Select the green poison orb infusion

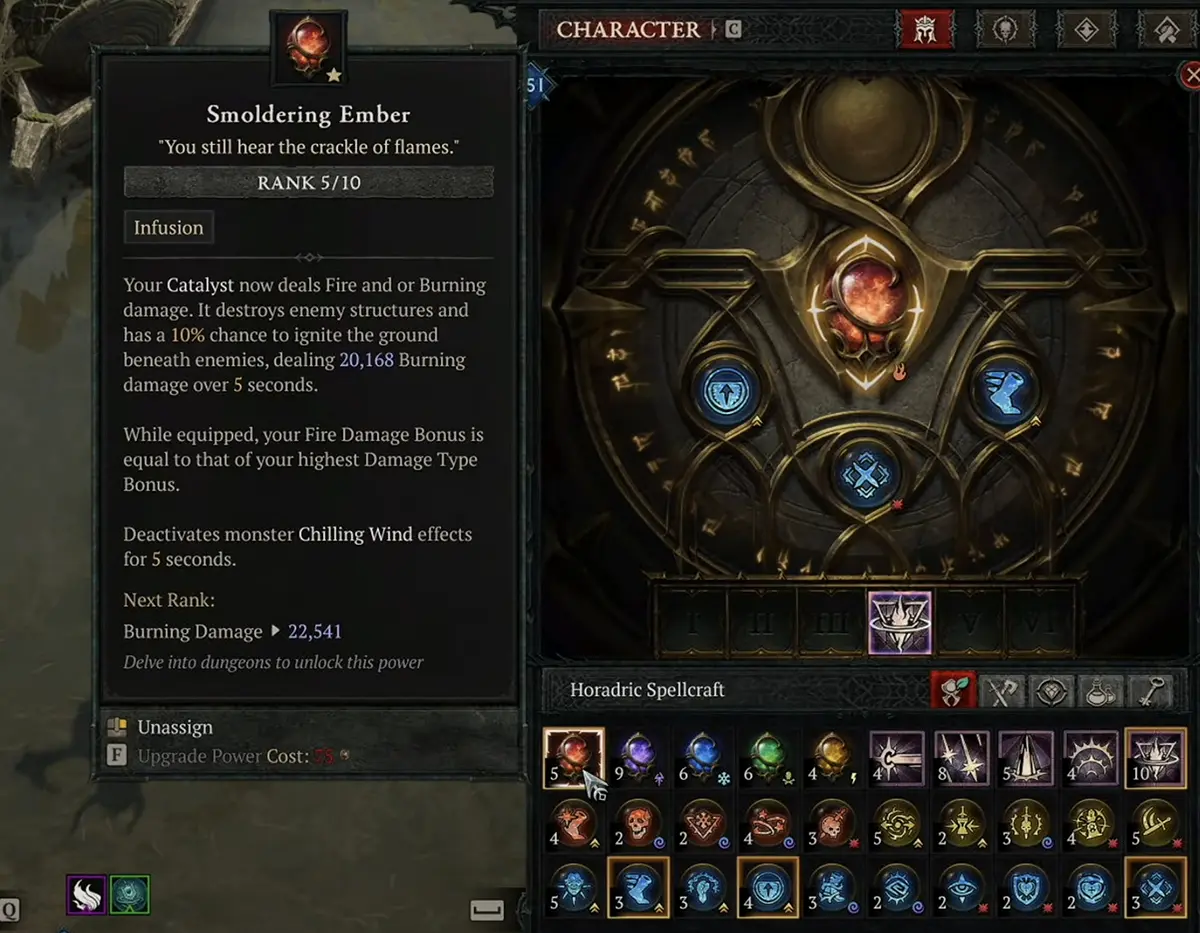click(x=768, y=757)
